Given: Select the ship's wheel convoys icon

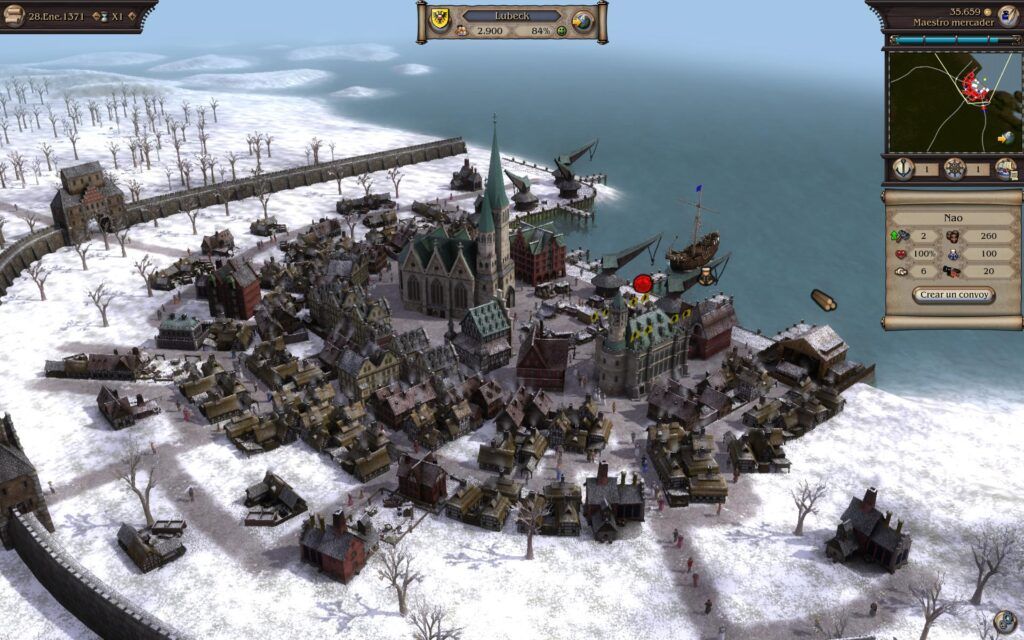Looking at the screenshot, I should pos(955,169).
